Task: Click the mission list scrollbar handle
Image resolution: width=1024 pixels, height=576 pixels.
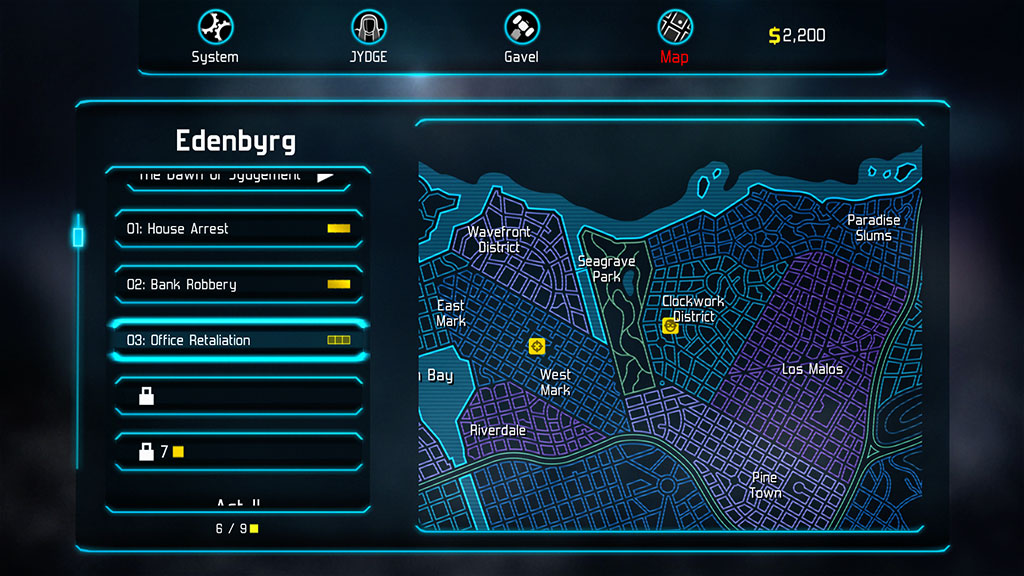Action: click(x=78, y=237)
